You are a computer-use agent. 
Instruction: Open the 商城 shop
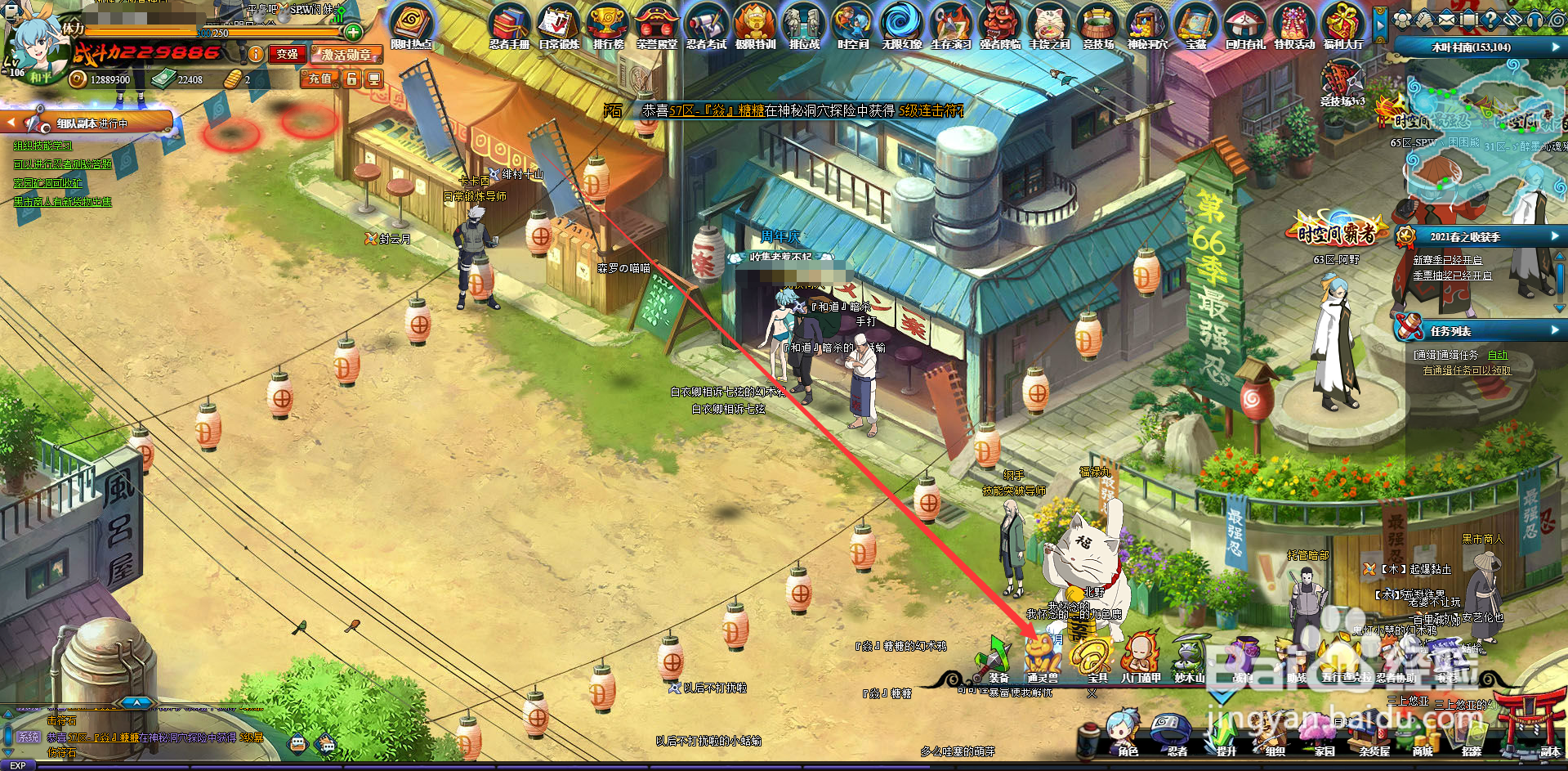coord(1422,733)
